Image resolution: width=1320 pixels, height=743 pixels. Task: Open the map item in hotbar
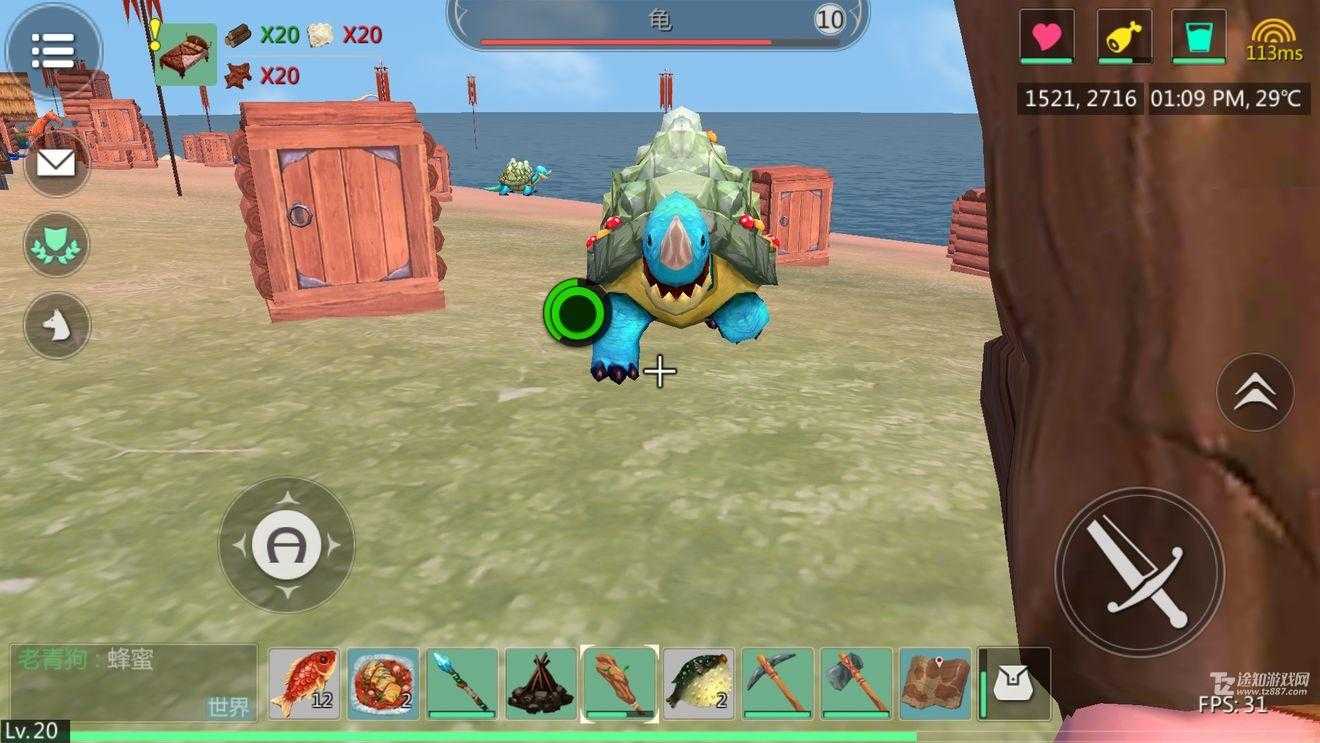[x=935, y=684]
